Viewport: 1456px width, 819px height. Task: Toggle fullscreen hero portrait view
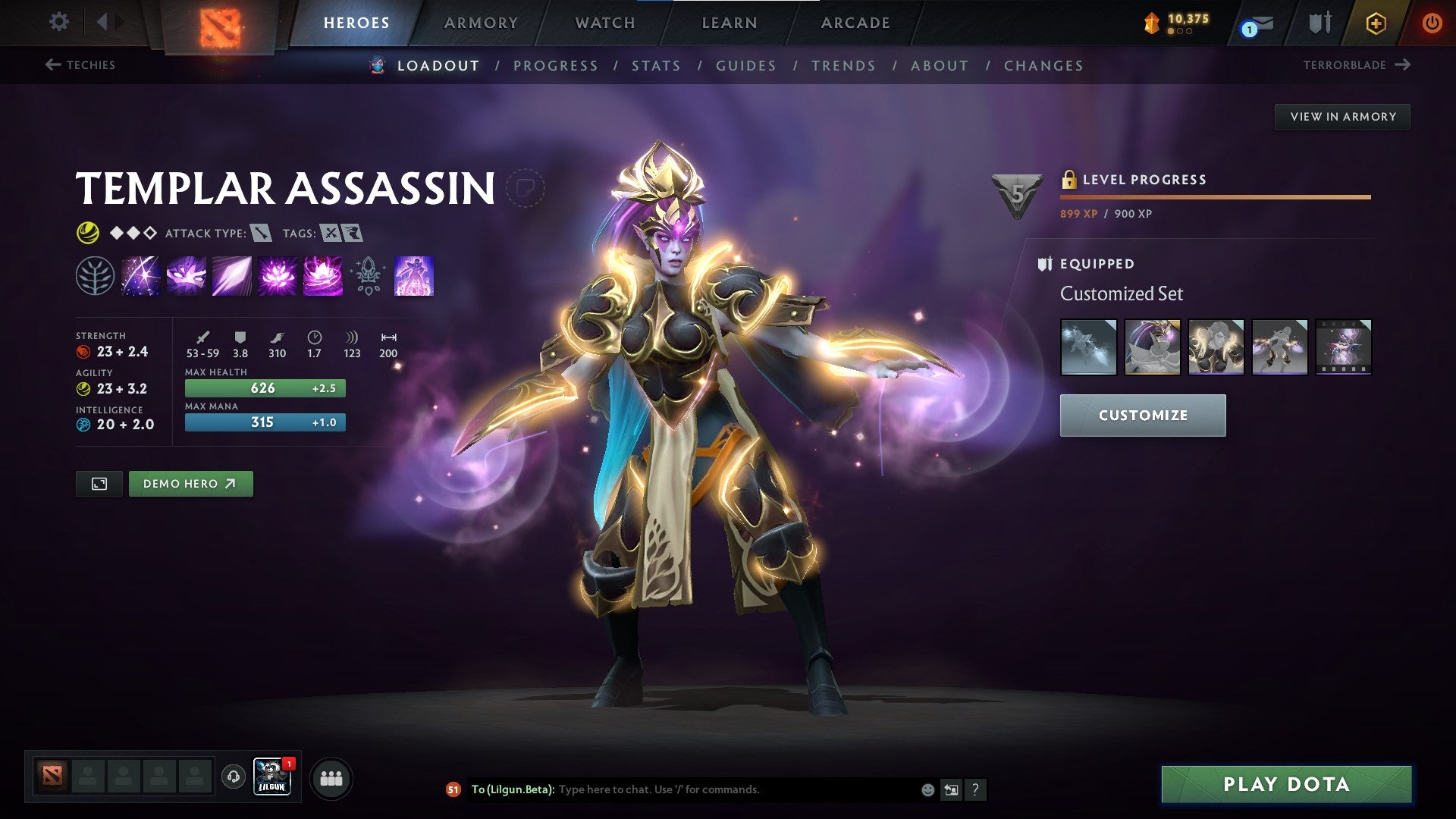tap(99, 483)
